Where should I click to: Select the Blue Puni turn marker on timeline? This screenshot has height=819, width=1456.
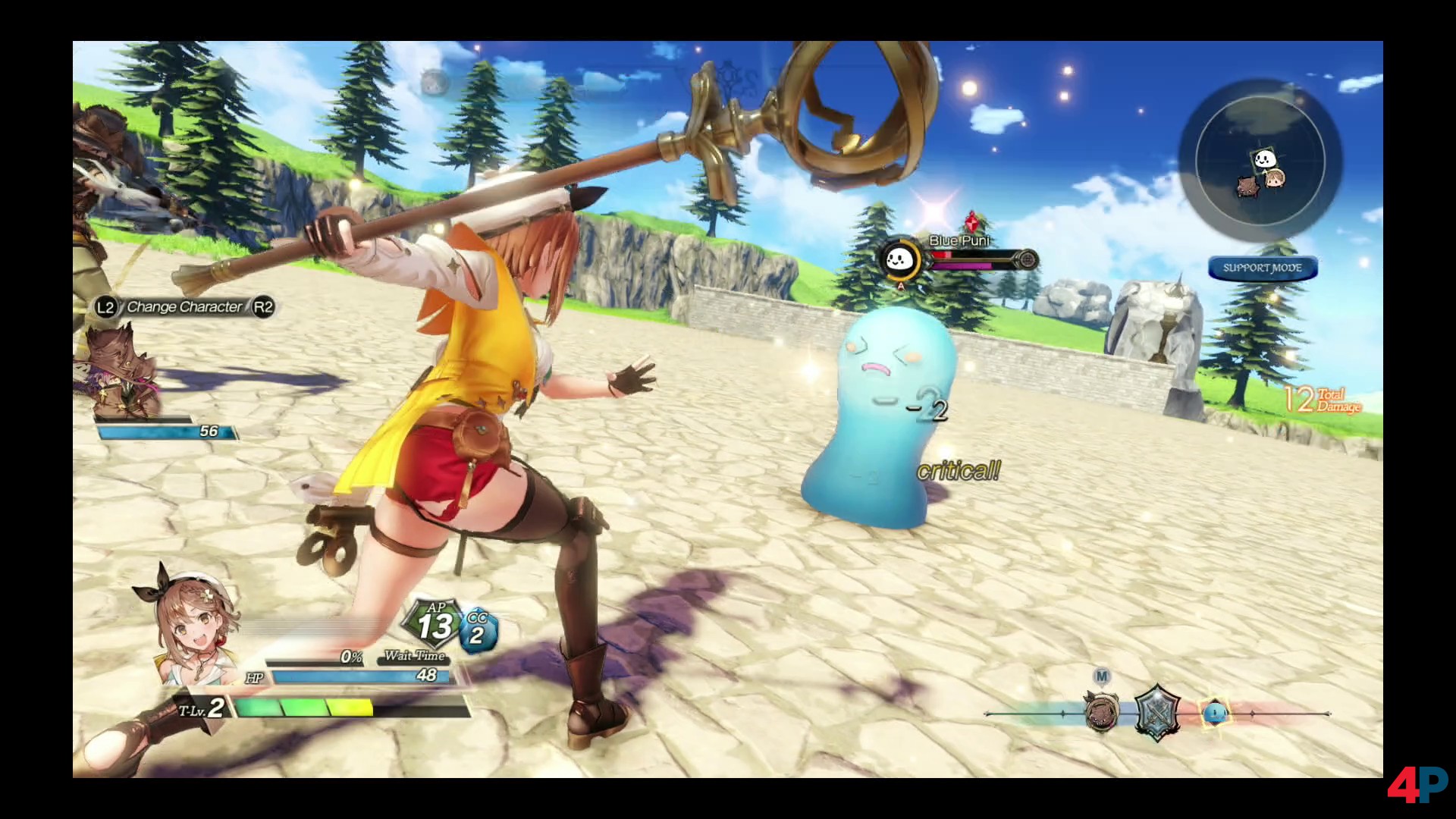pos(1214,712)
